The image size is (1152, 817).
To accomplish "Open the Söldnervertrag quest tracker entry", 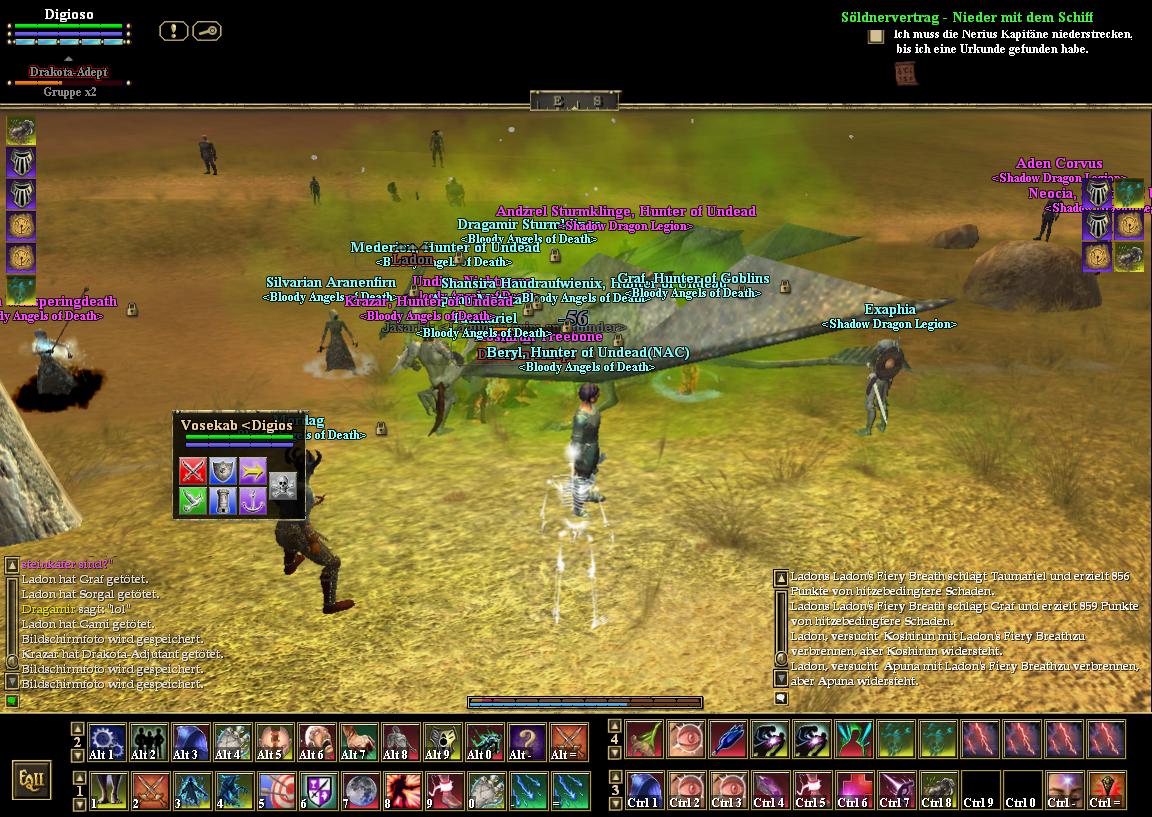I will pyautogui.click(x=966, y=17).
